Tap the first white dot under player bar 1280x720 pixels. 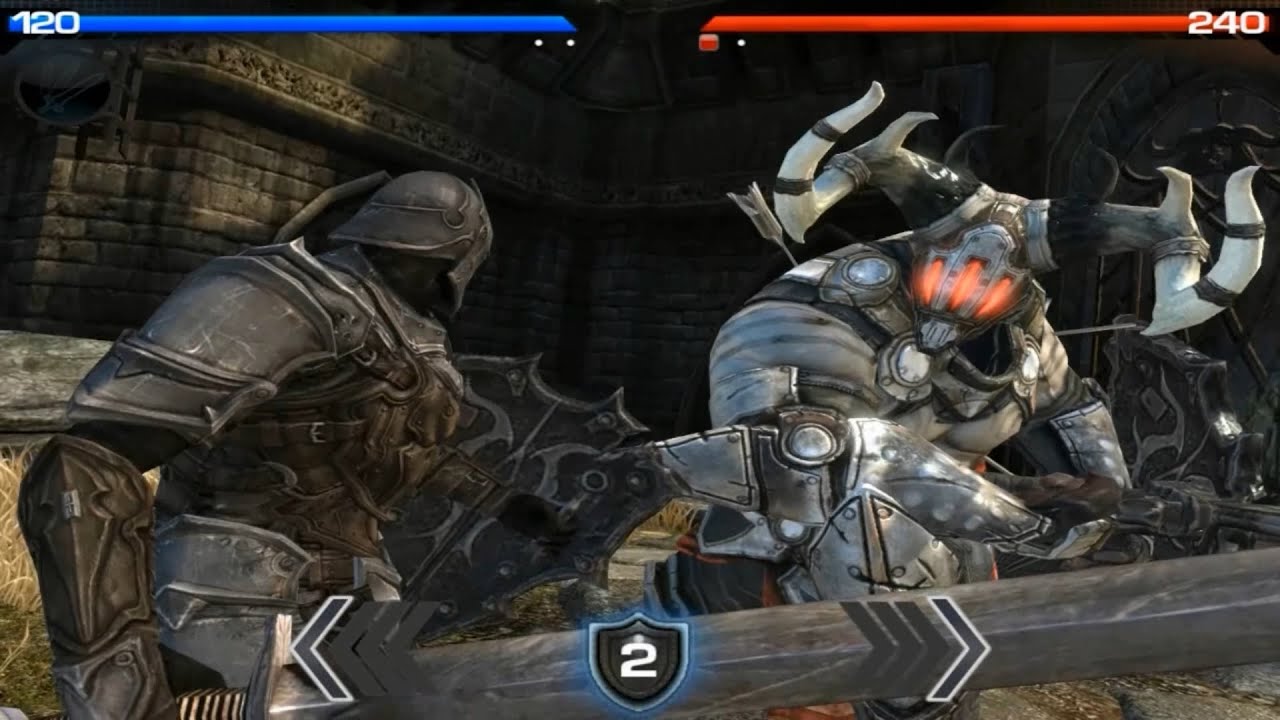(x=538, y=42)
